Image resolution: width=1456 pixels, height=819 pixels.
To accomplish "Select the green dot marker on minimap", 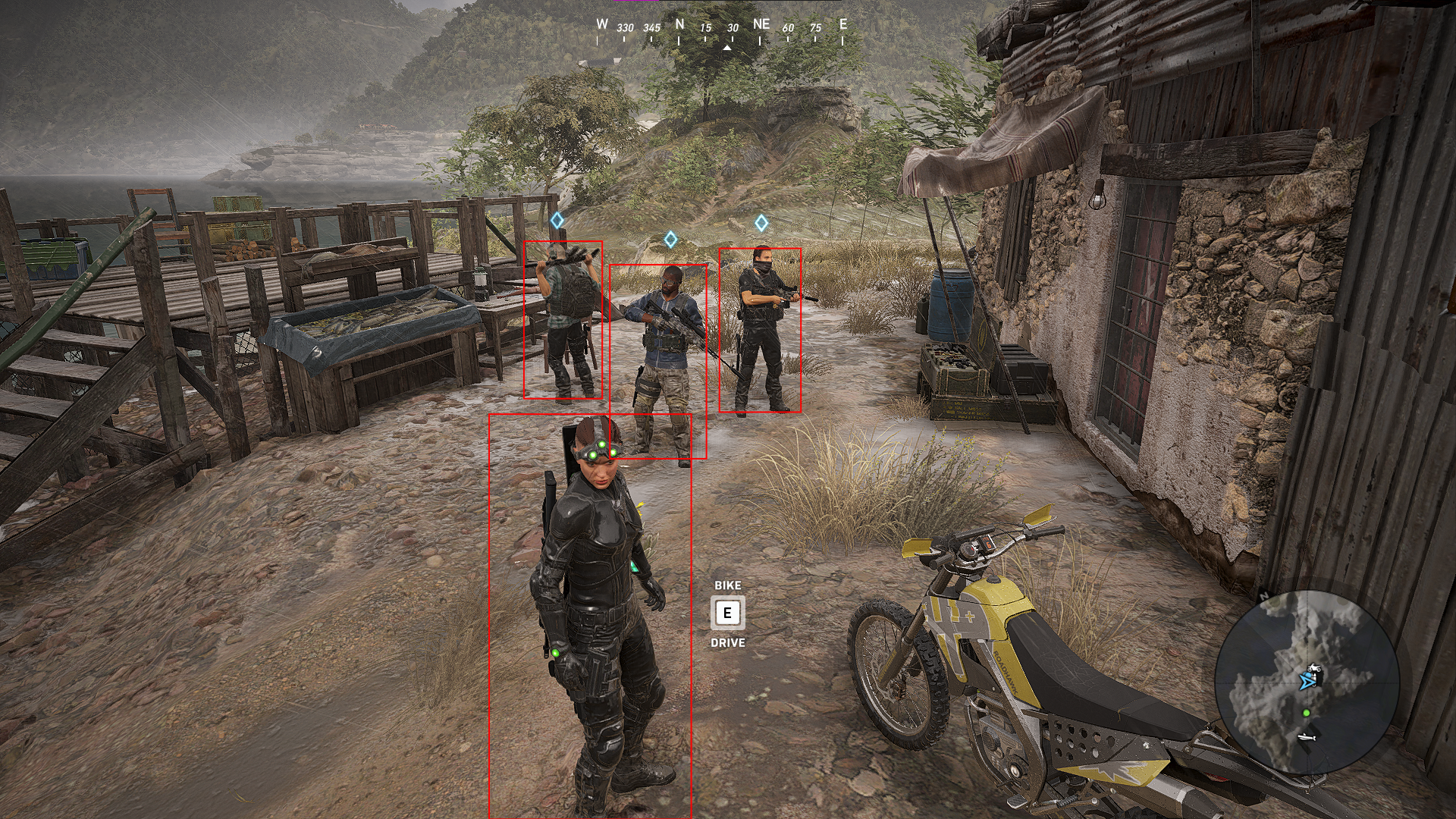I will (x=1306, y=713).
